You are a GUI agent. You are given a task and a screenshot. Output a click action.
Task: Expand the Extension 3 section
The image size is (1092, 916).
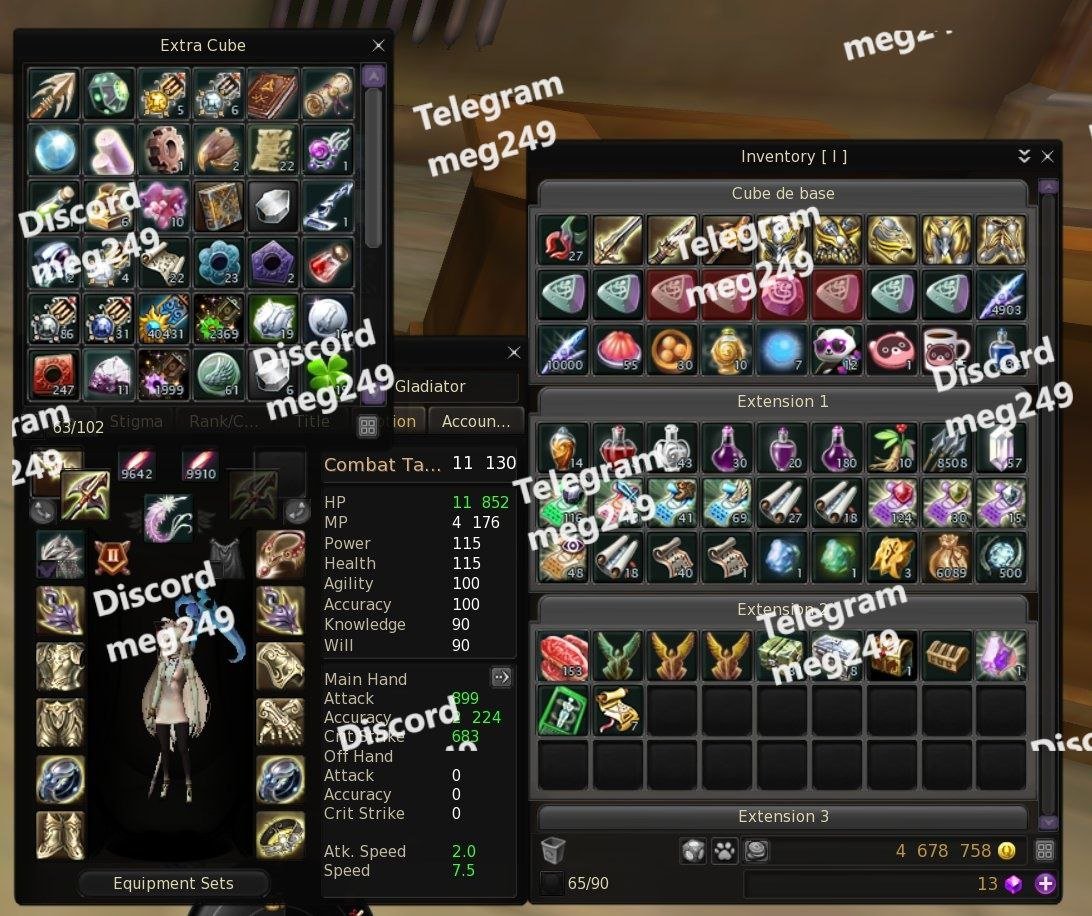(782, 817)
